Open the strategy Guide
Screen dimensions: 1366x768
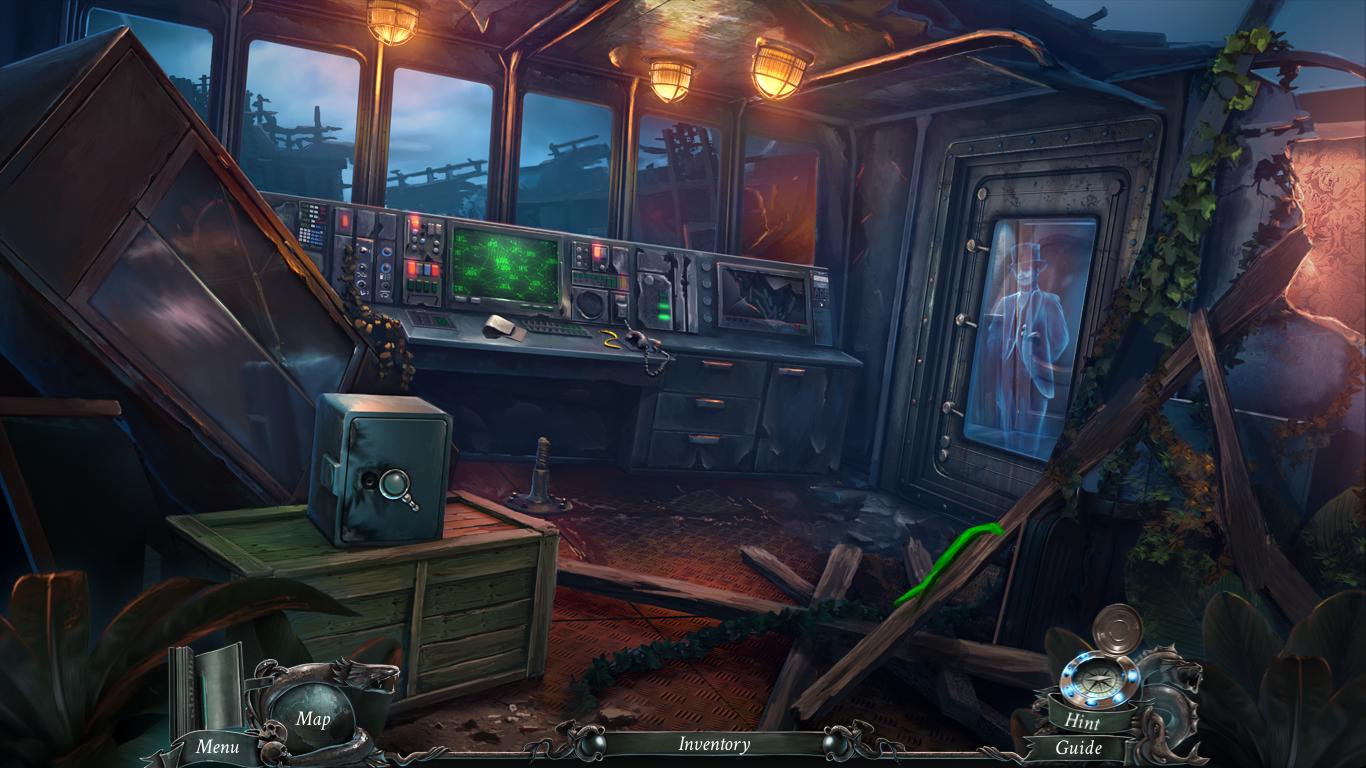pos(1079,747)
